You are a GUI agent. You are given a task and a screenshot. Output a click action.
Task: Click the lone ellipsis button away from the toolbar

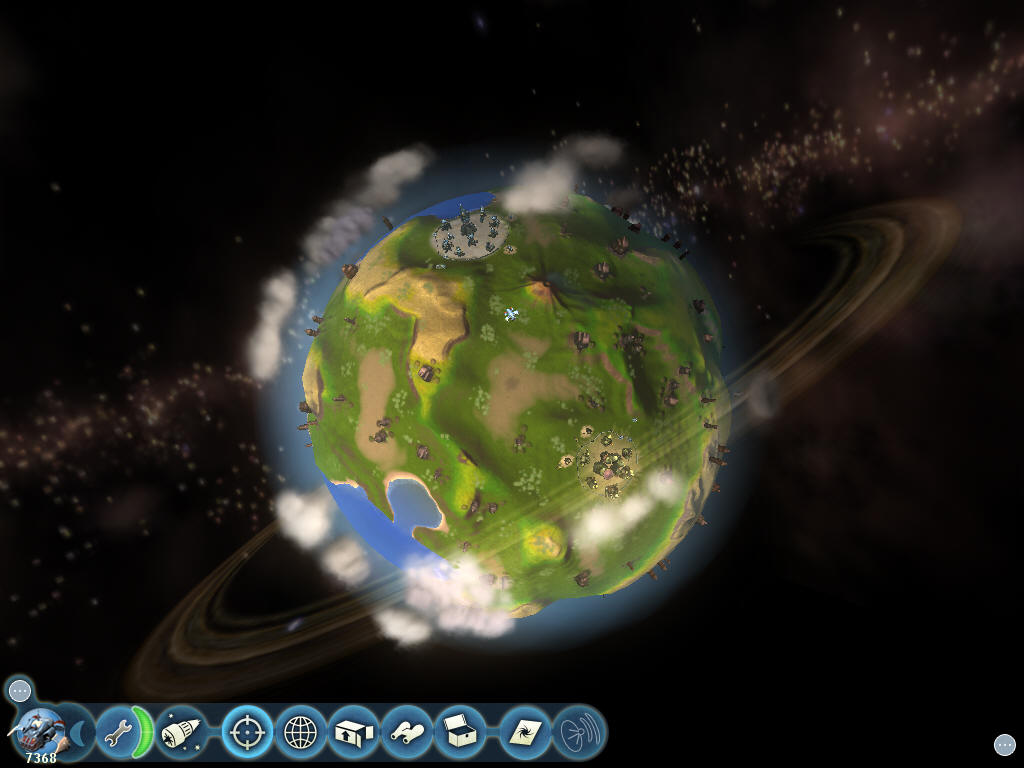click(x=1004, y=744)
